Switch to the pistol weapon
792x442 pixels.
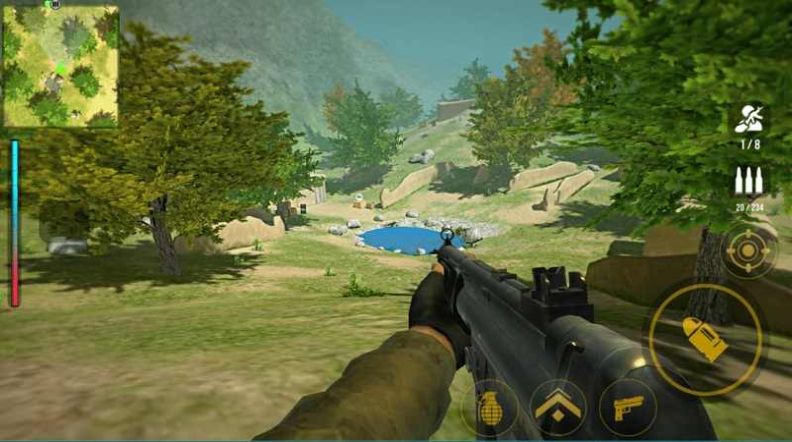[627, 407]
